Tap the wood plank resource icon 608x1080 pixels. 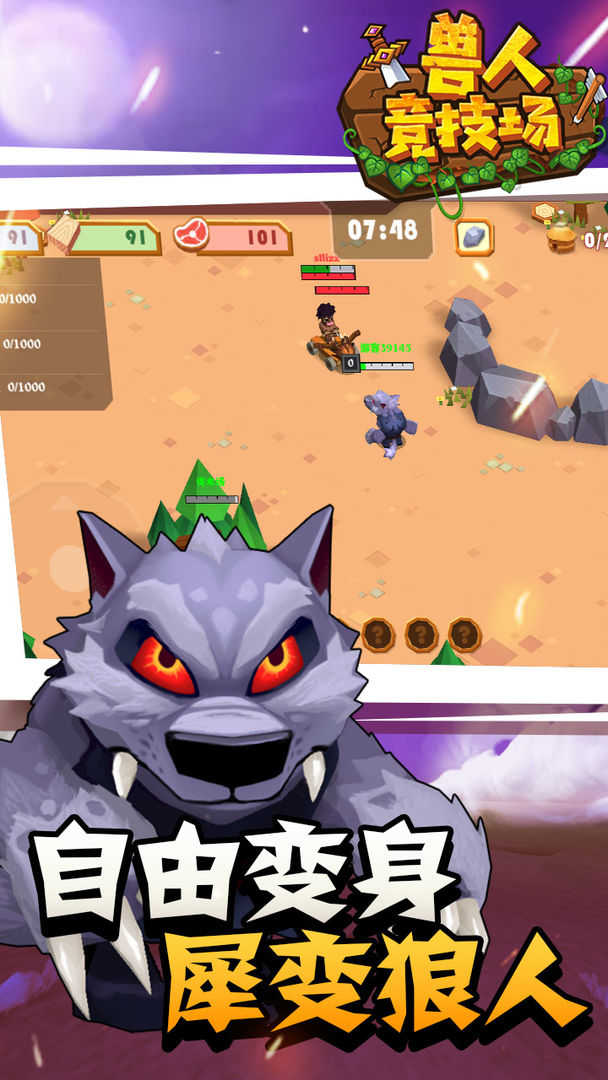[62, 233]
